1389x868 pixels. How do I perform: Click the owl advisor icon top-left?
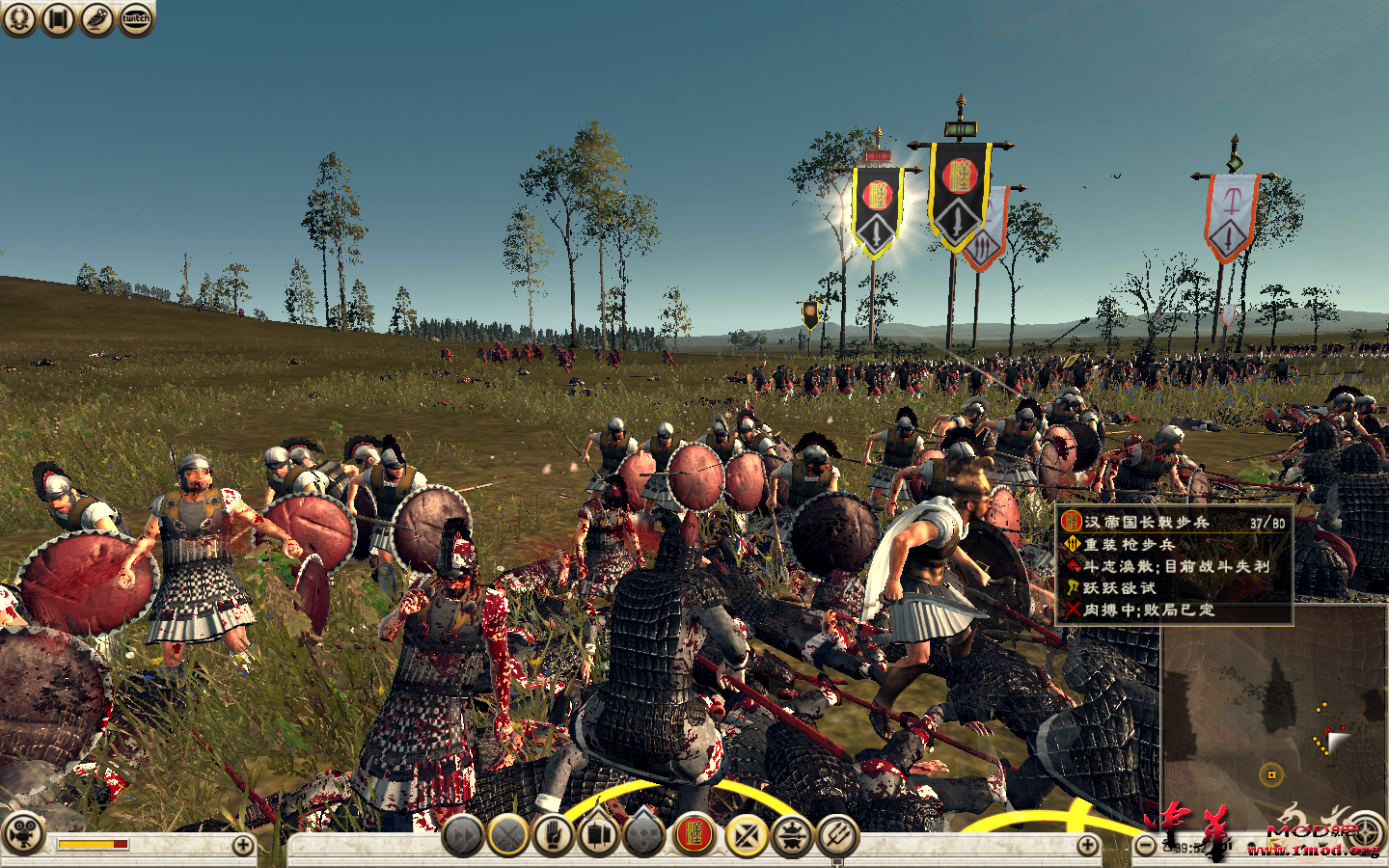pos(95,17)
